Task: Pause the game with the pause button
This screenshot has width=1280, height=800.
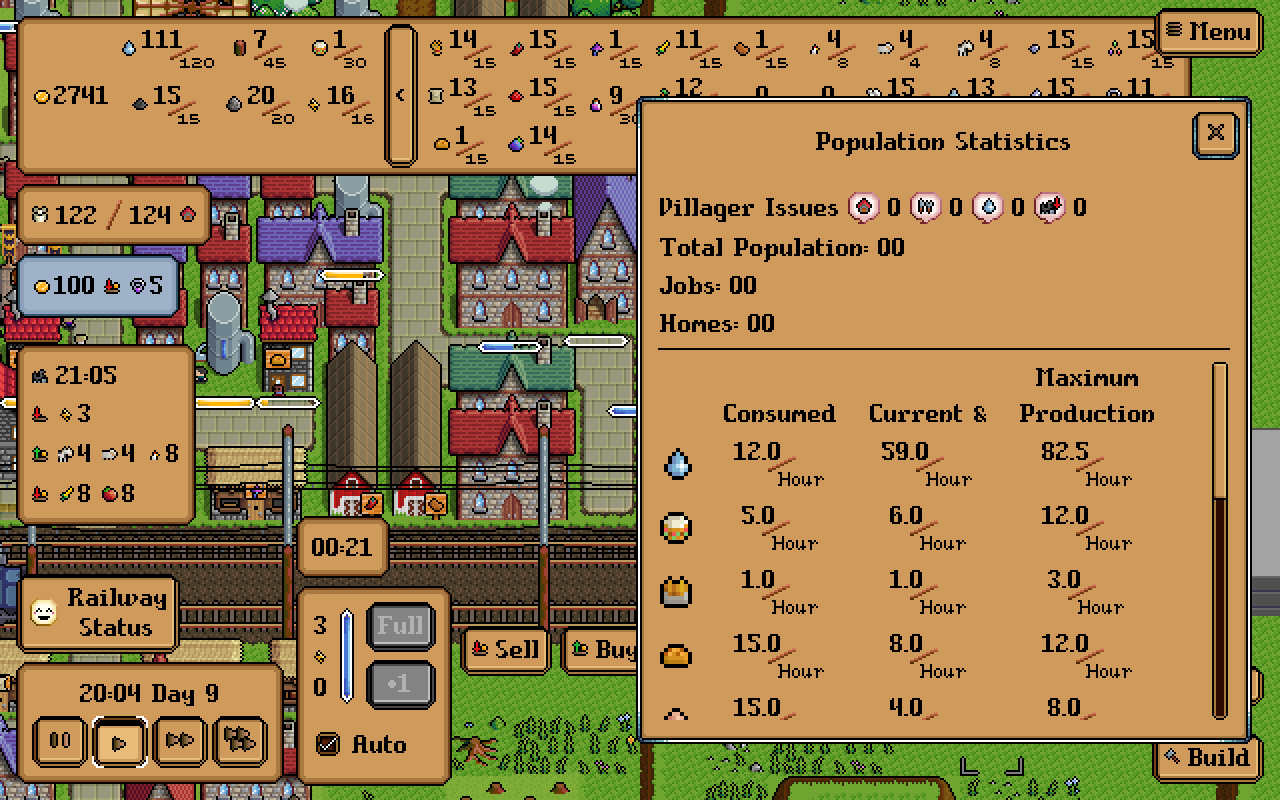Action: click(x=59, y=741)
